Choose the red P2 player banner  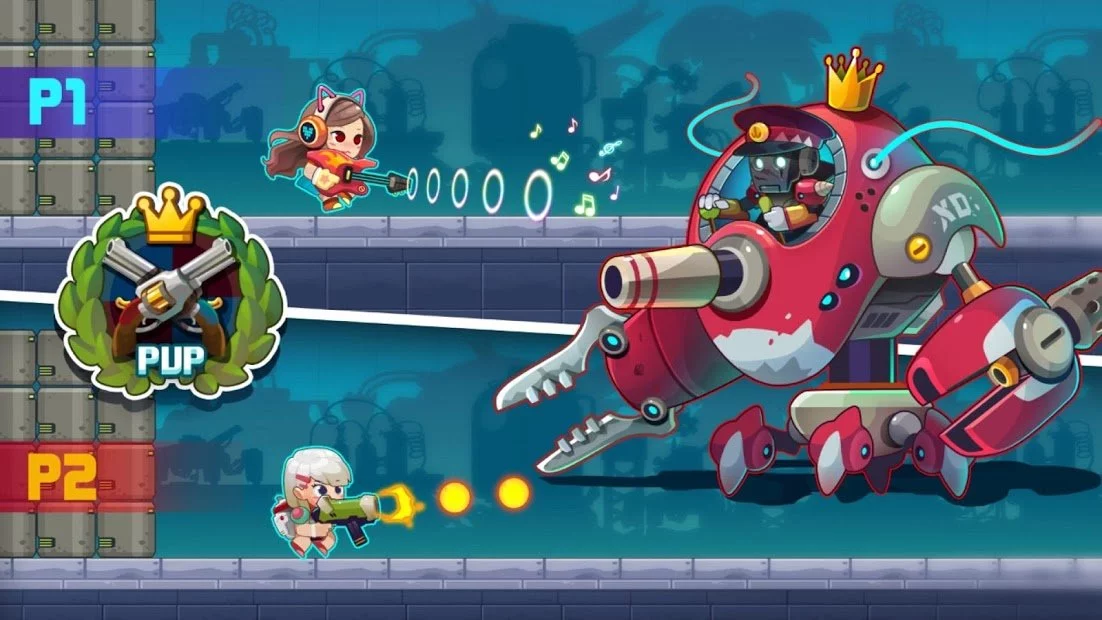tap(64, 477)
